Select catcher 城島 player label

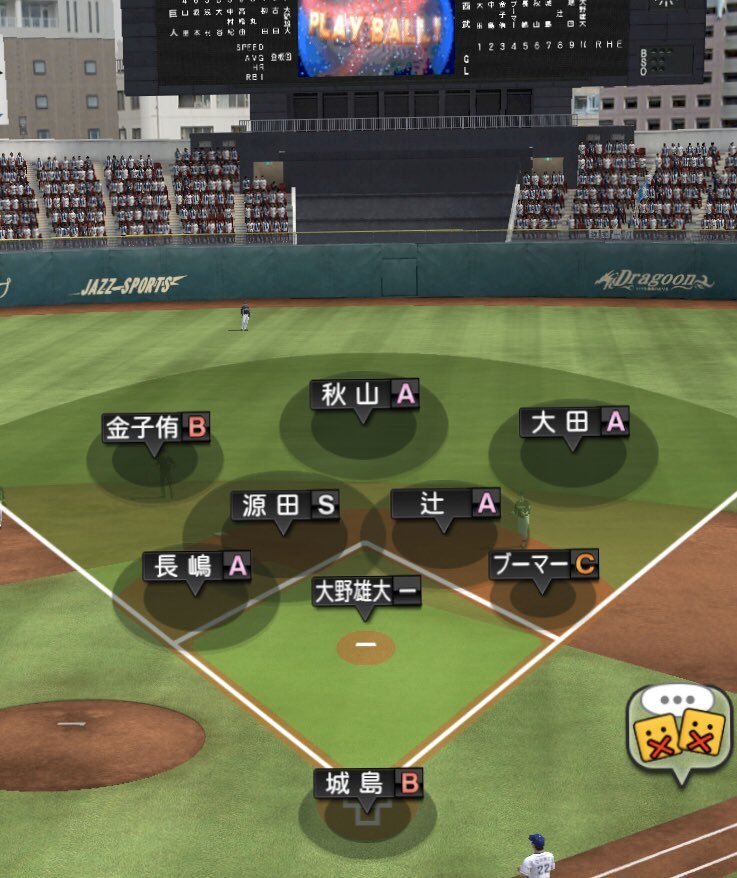click(x=368, y=783)
